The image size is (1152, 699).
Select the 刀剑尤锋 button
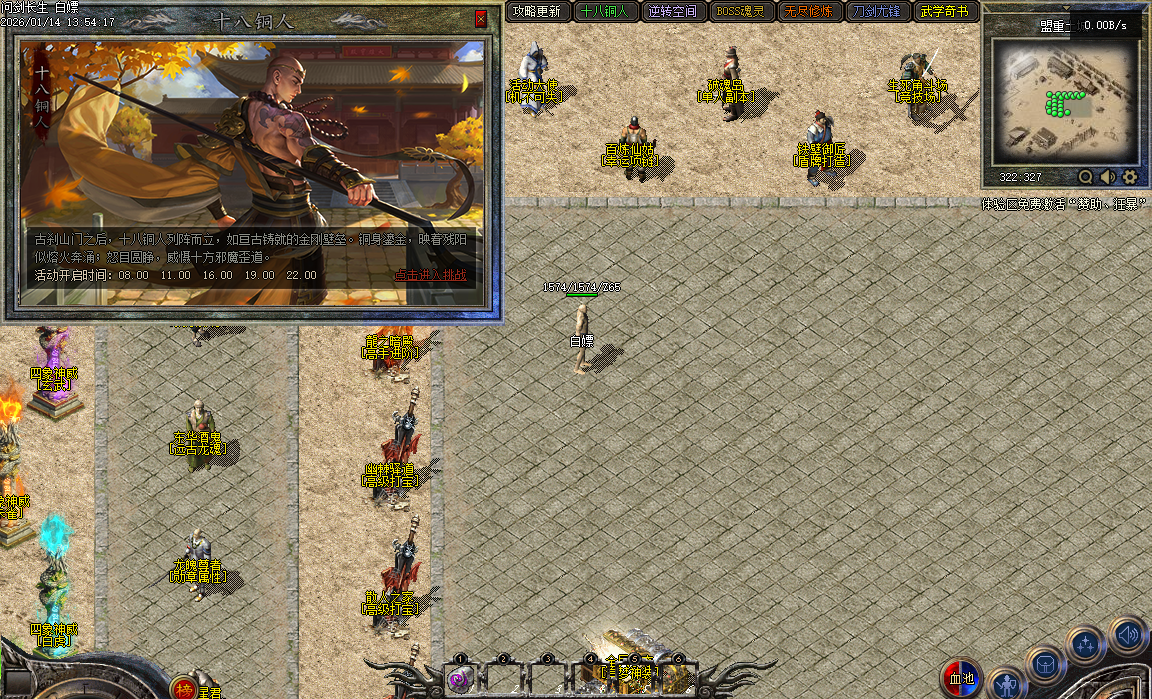click(877, 12)
